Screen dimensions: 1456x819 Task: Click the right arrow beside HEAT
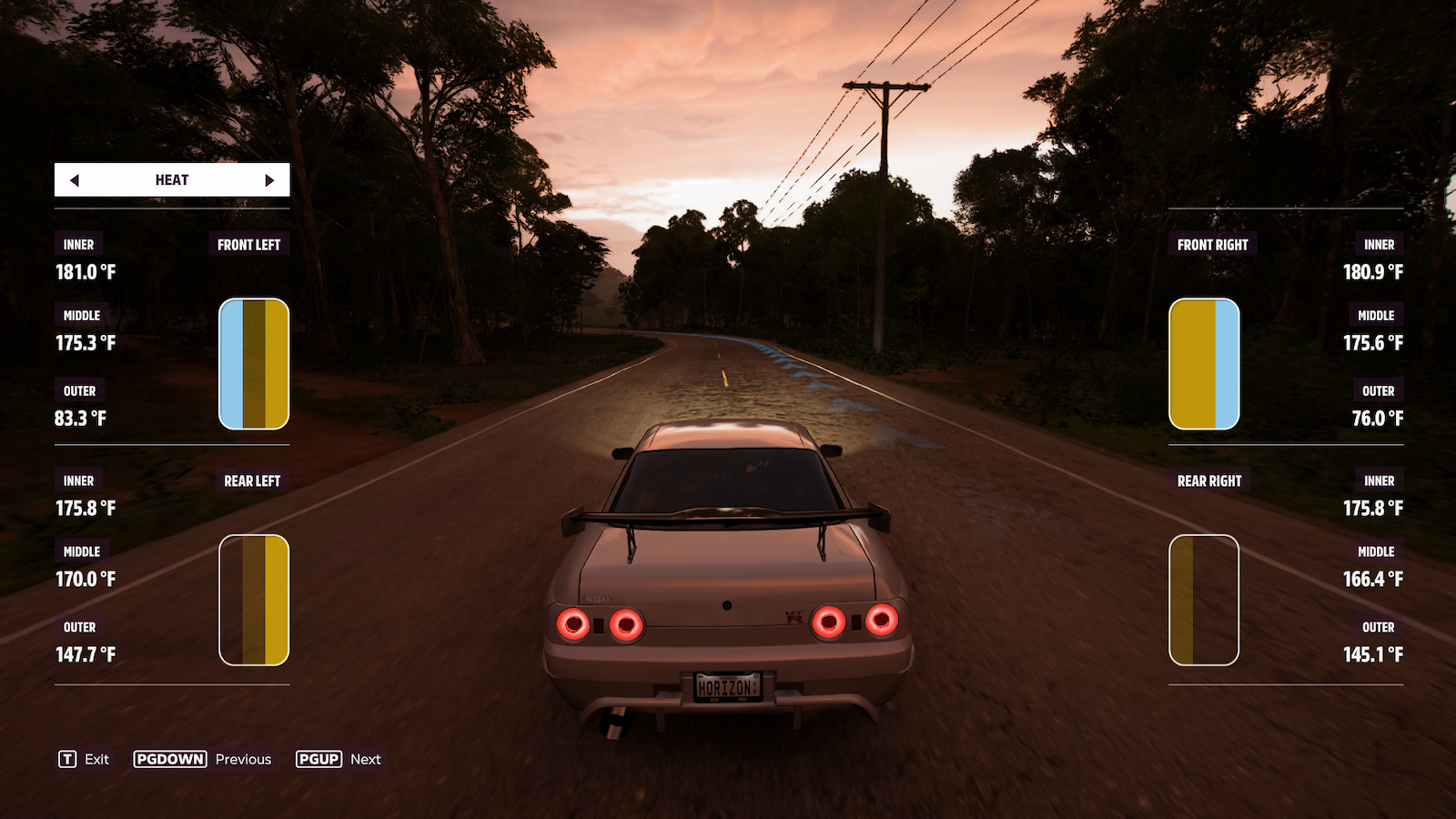(x=270, y=179)
